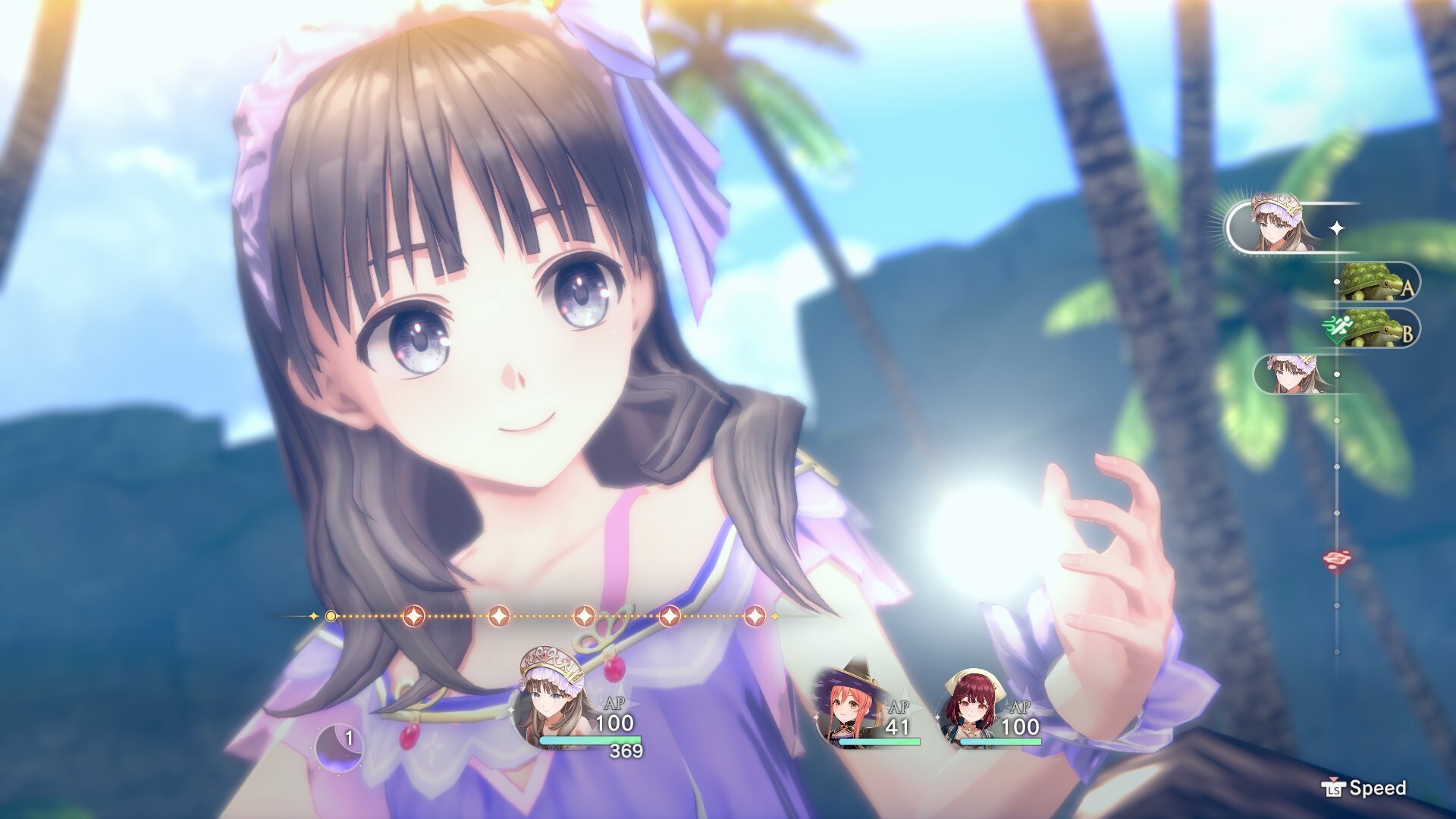Click the red rose marker on timeline
The height and width of the screenshot is (819, 1456).
(1335, 560)
